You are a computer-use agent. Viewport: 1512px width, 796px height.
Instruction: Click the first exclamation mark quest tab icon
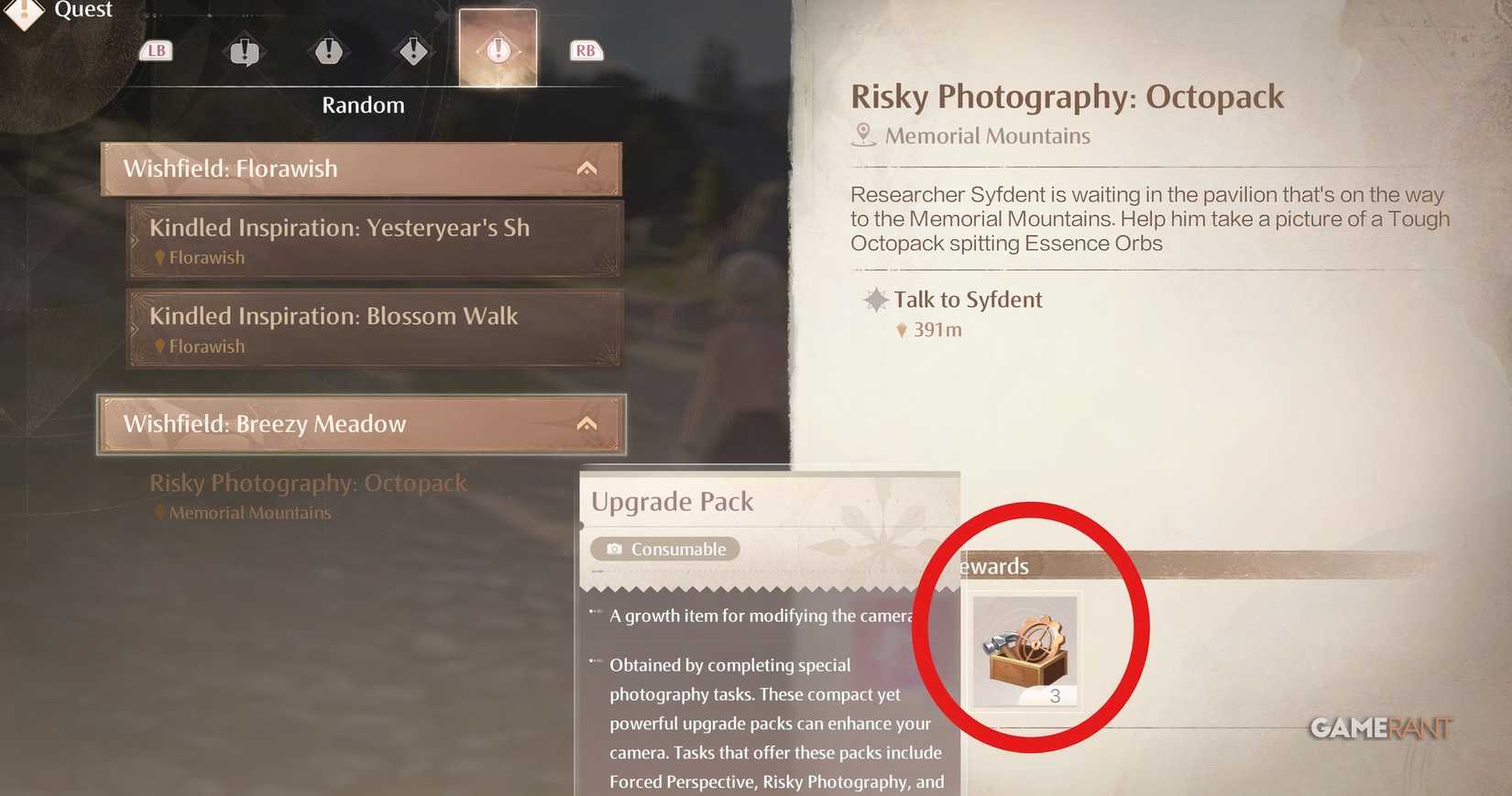[244, 52]
